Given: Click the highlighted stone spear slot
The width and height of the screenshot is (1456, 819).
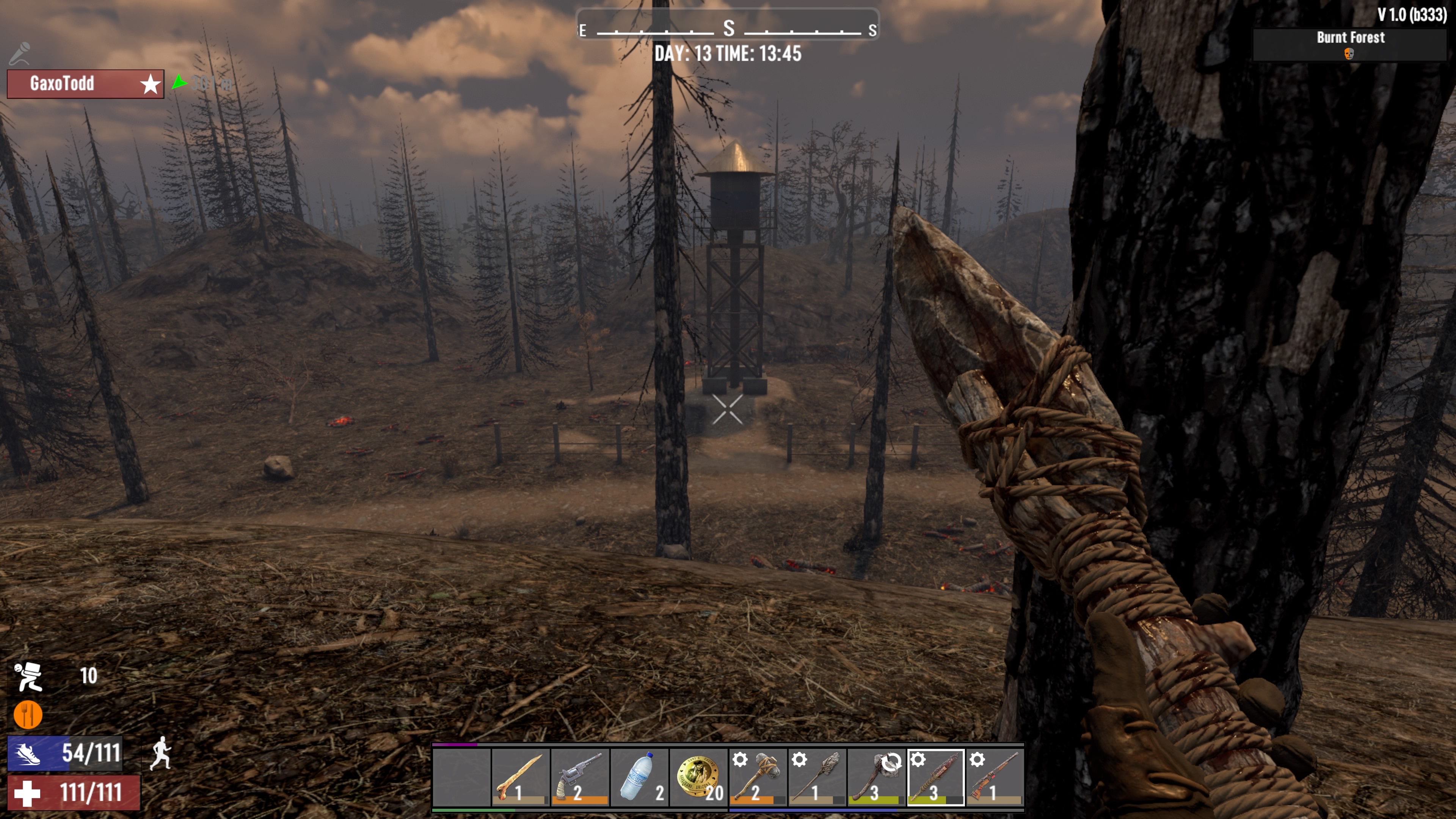Looking at the screenshot, I should coord(936,777).
